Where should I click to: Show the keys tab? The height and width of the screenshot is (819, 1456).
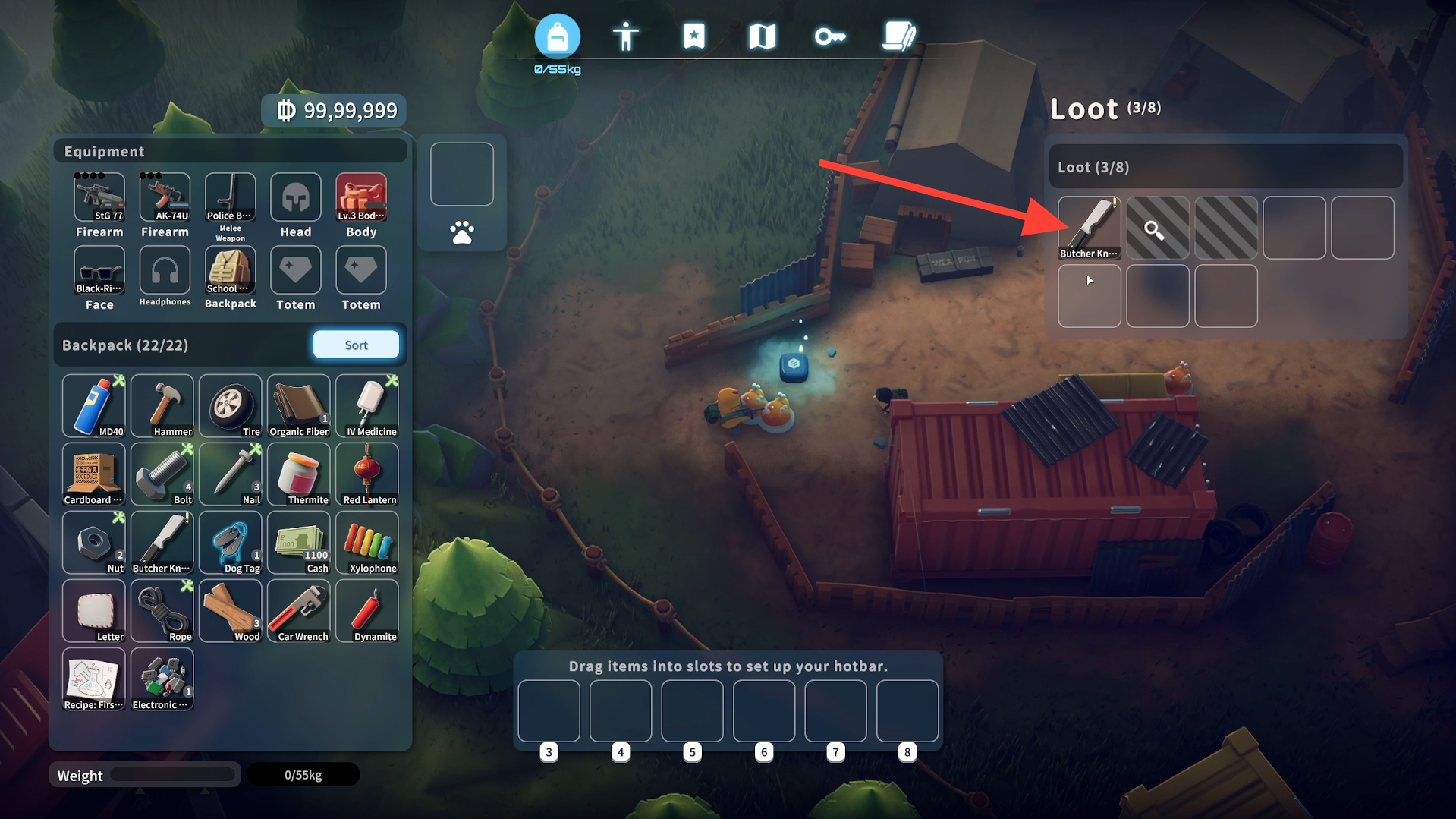pyautogui.click(x=830, y=36)
